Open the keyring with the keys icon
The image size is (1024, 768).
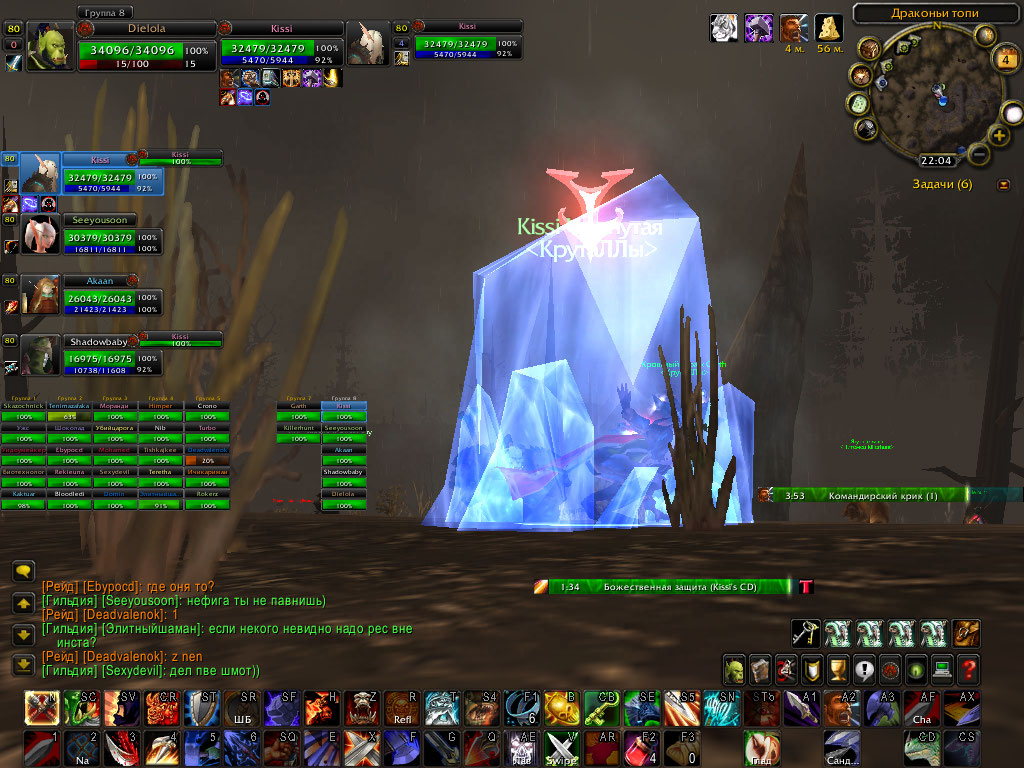click(x=807, y=633)
